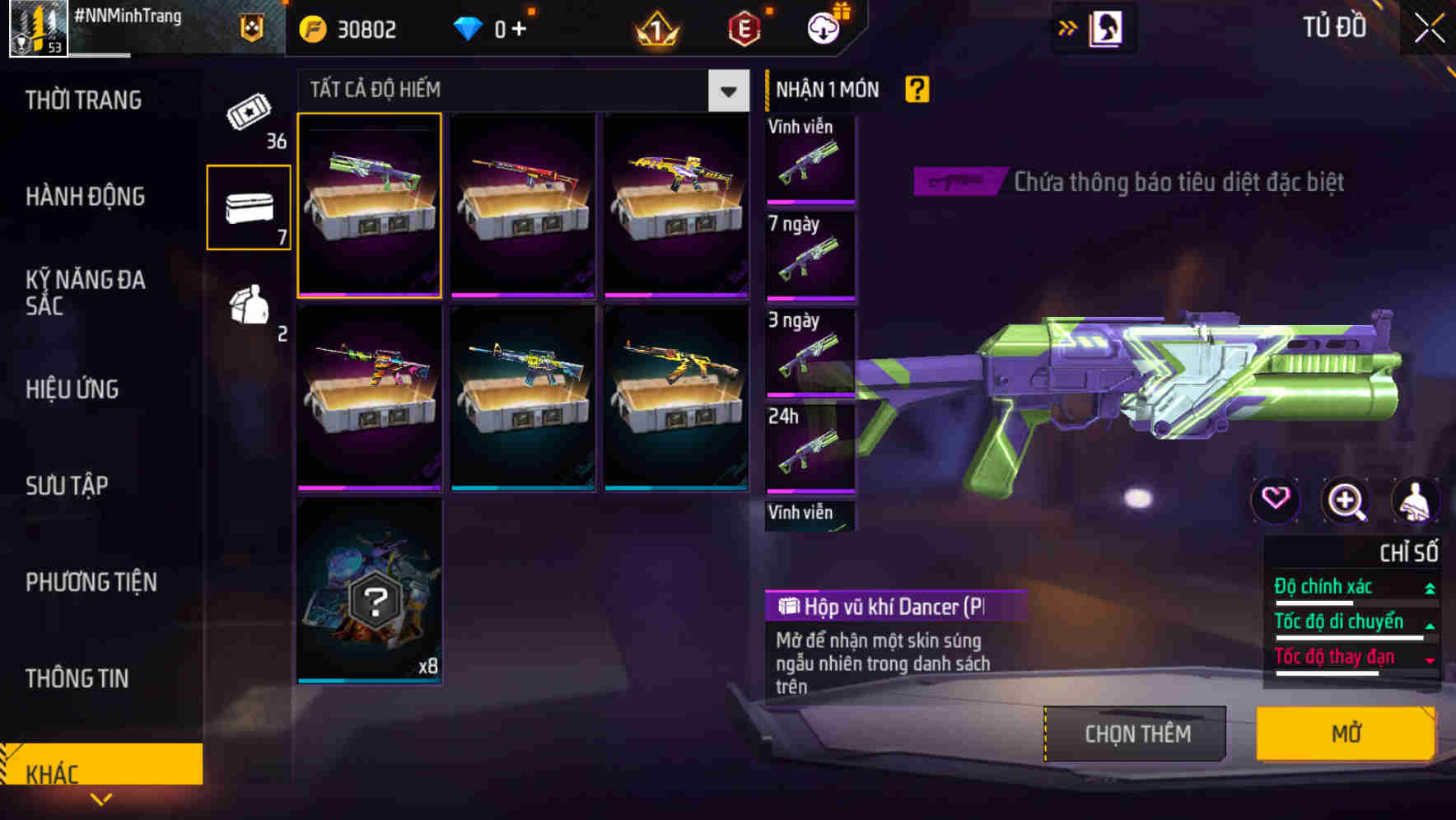Switch to the THỜI TRANG tab
Image resolution: width=1456 pixels, height=820 pixels.
[x=82, y=99]
